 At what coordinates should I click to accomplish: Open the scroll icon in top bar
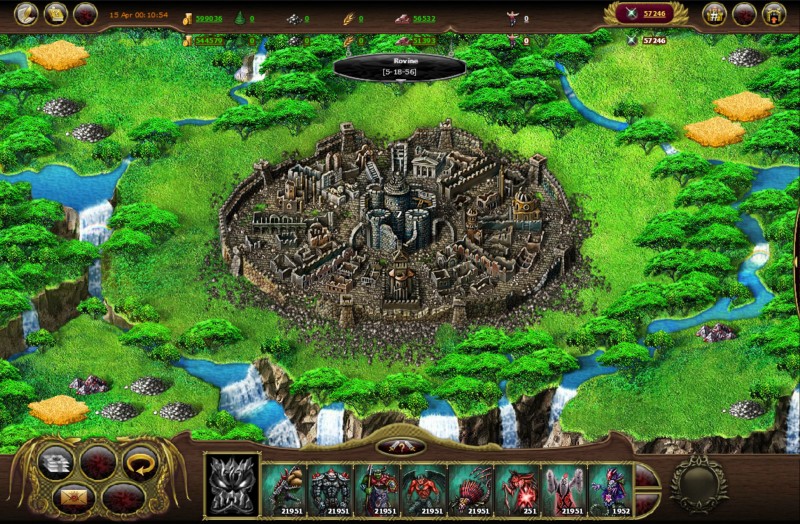click(x=56, y=13)
